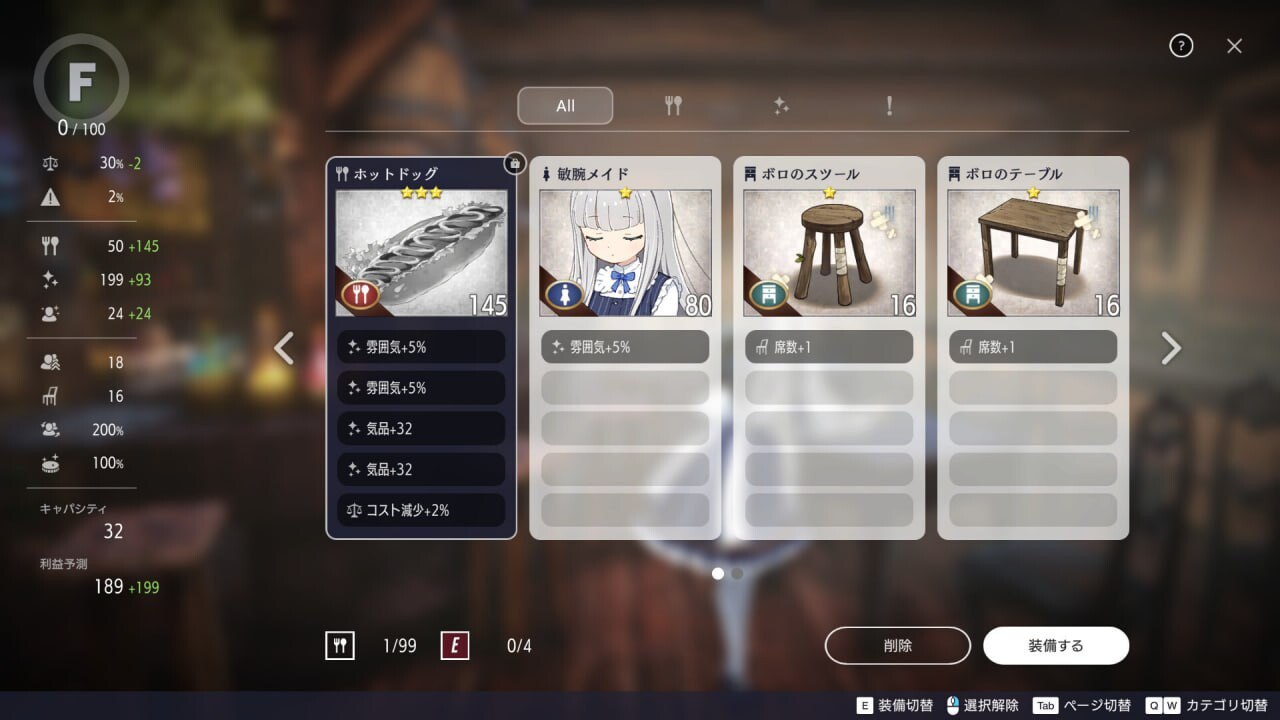
Task: Open the exclamation mark category tab
Action: click(x=889, y=105)
